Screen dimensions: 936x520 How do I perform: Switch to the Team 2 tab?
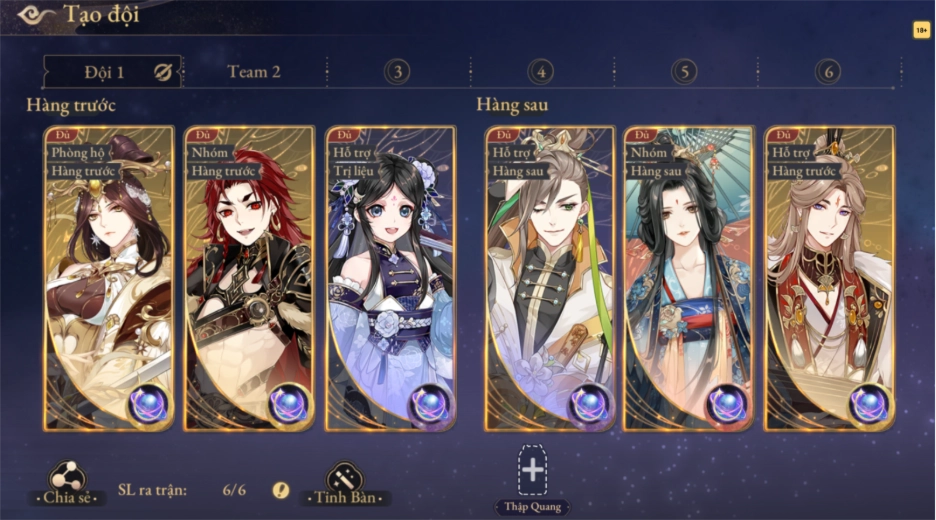tap(254, 72)
